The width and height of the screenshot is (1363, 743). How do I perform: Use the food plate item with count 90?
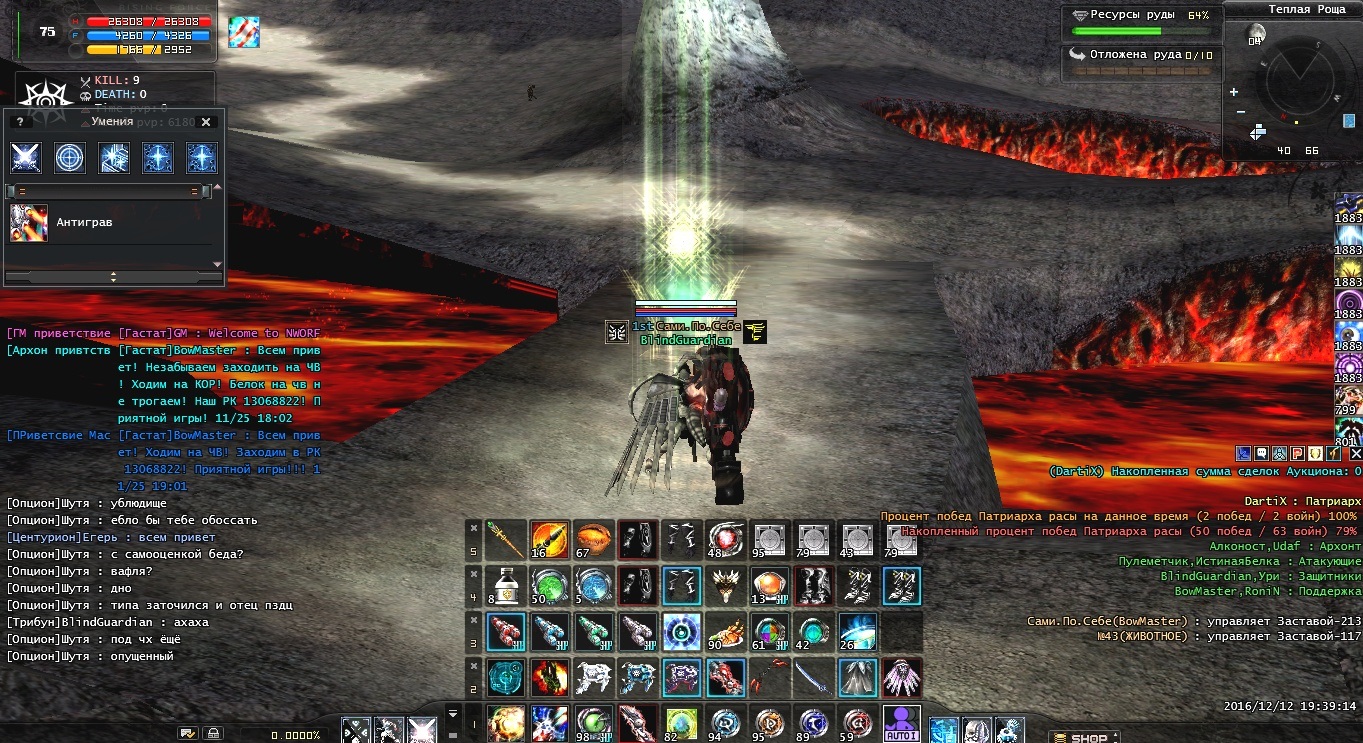pyautogui.click(x=725, y=632)
